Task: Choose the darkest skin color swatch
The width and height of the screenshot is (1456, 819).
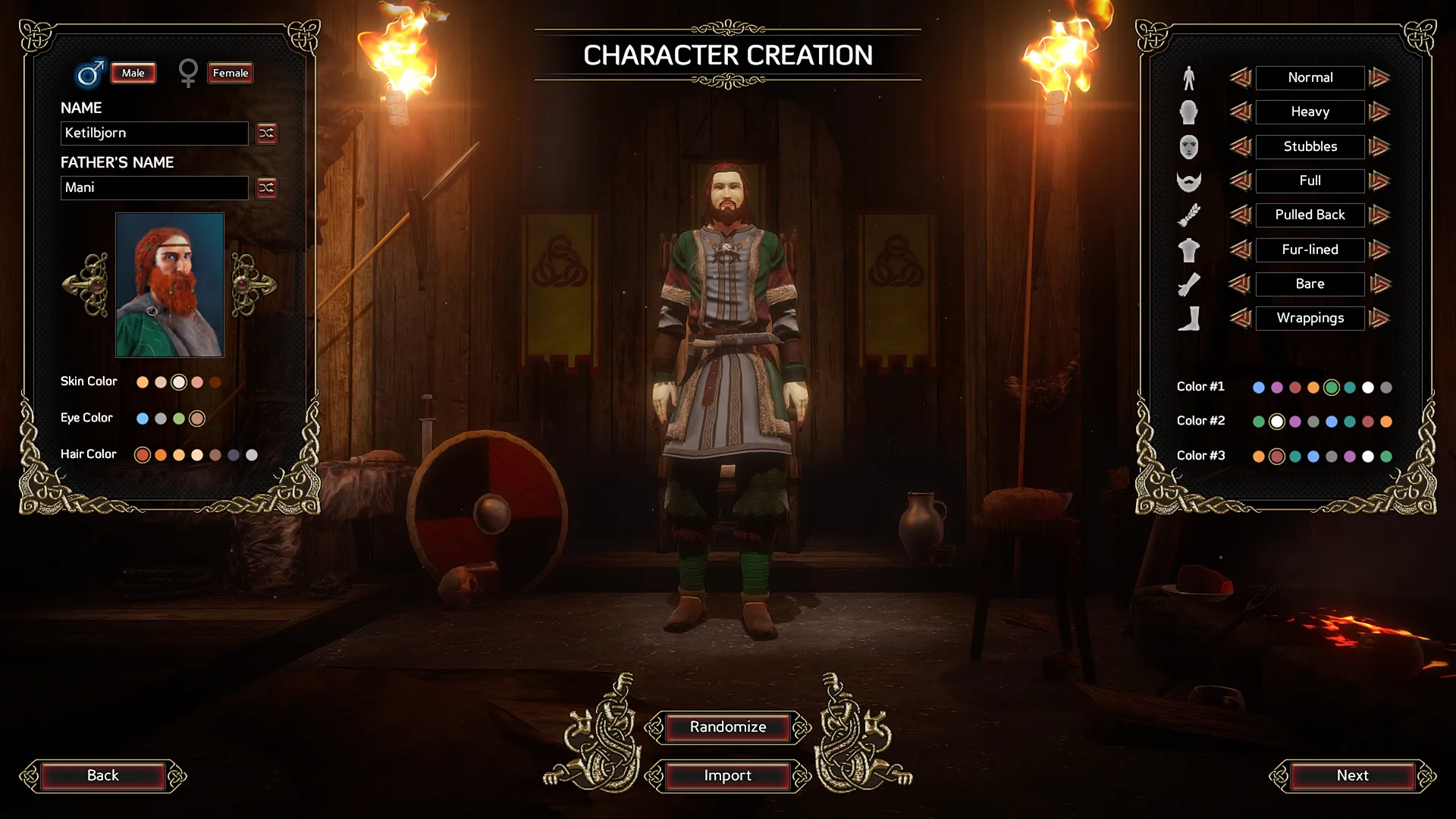Action: [x=215, y=382]
